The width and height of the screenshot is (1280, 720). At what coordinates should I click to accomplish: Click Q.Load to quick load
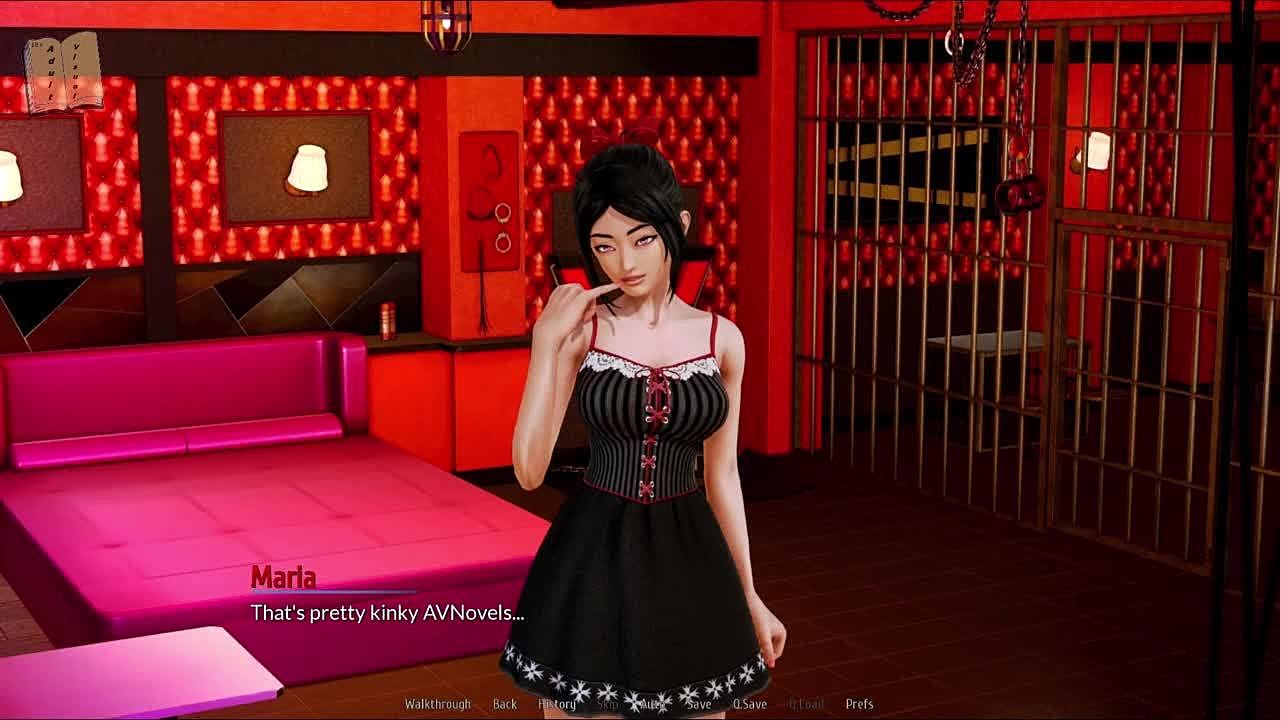[x=806, y=704]
